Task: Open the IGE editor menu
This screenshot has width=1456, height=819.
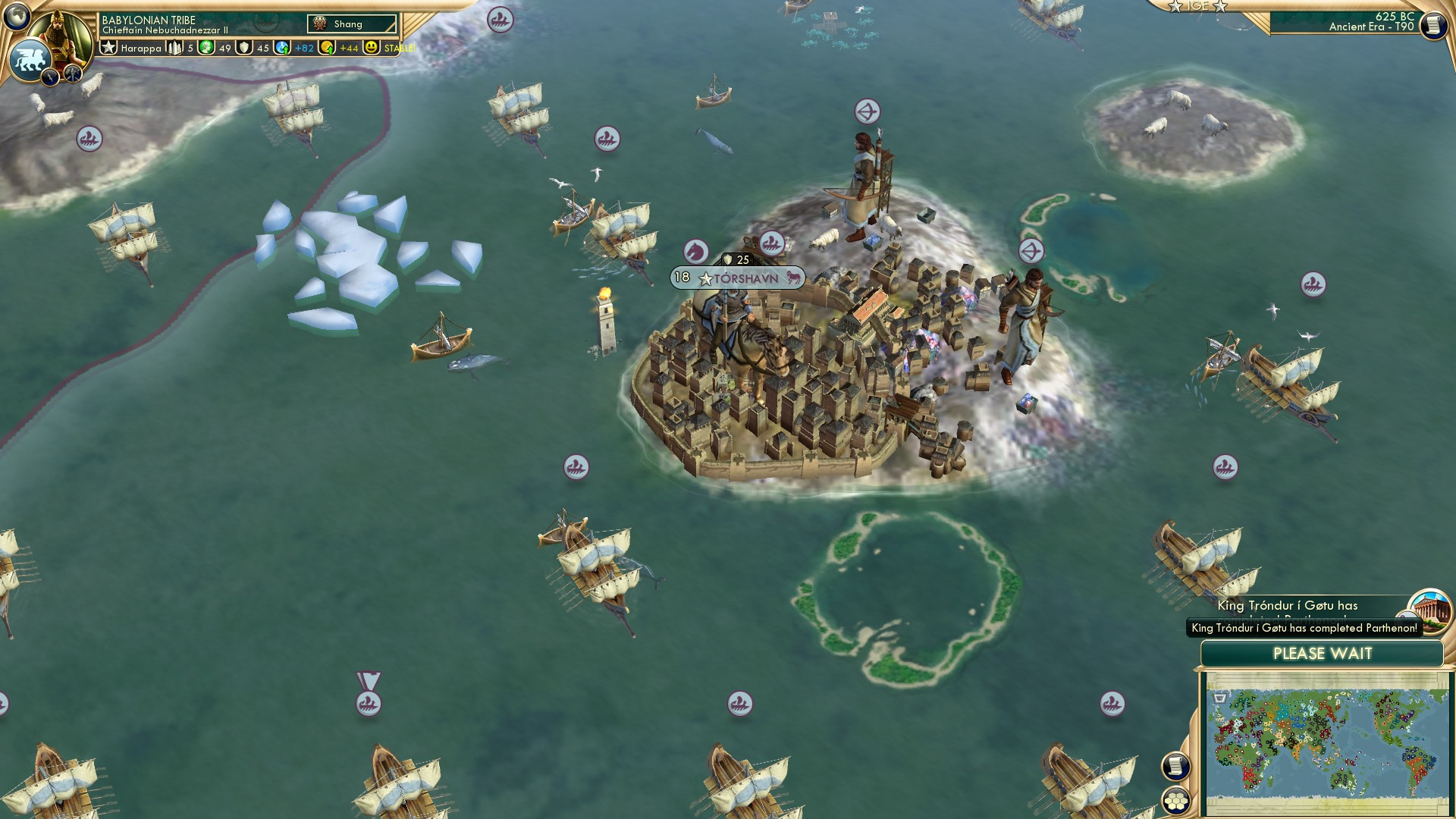Action: pos(1198,6)
